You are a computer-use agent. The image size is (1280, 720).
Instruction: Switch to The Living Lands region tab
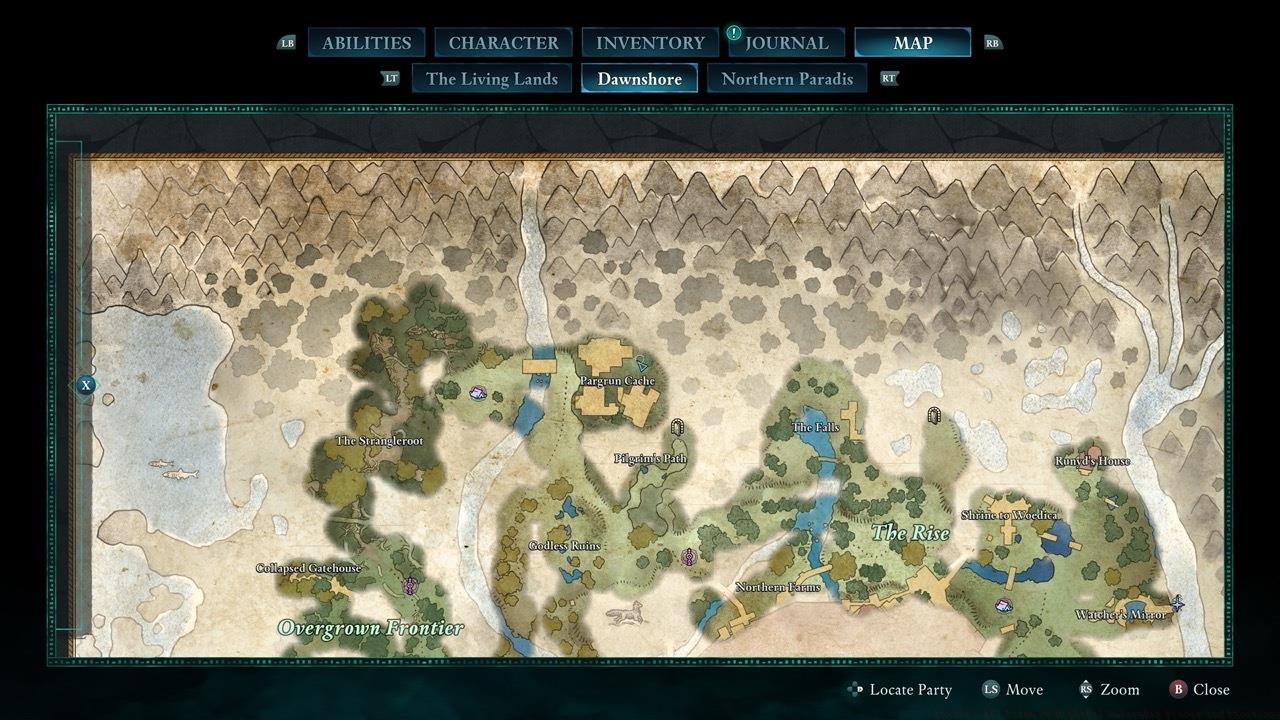[x=491, y=78]
